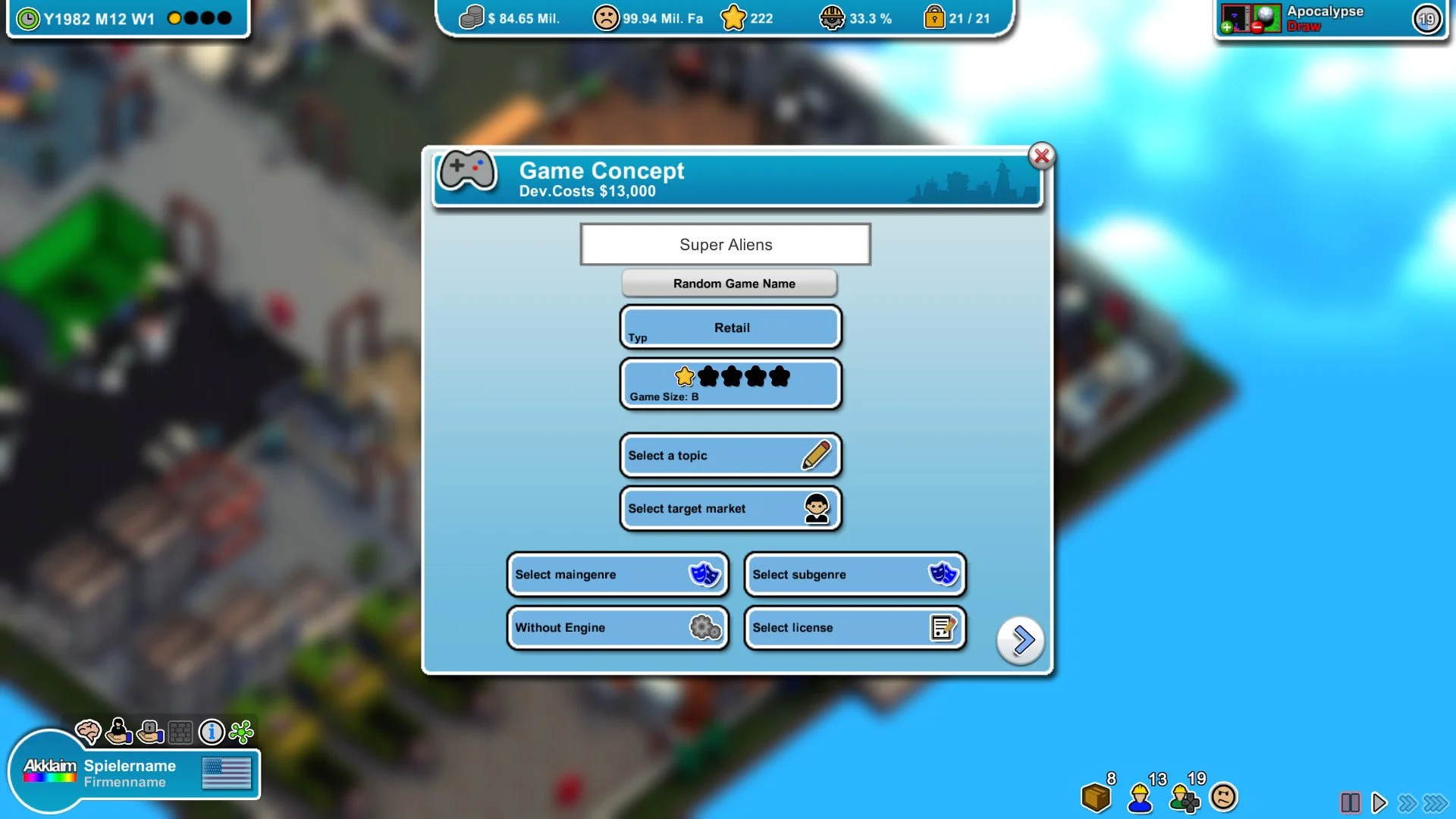This screenshot has width=1456, height=819.
Task: Click the Random Game Name button
Action: (729, 283)
